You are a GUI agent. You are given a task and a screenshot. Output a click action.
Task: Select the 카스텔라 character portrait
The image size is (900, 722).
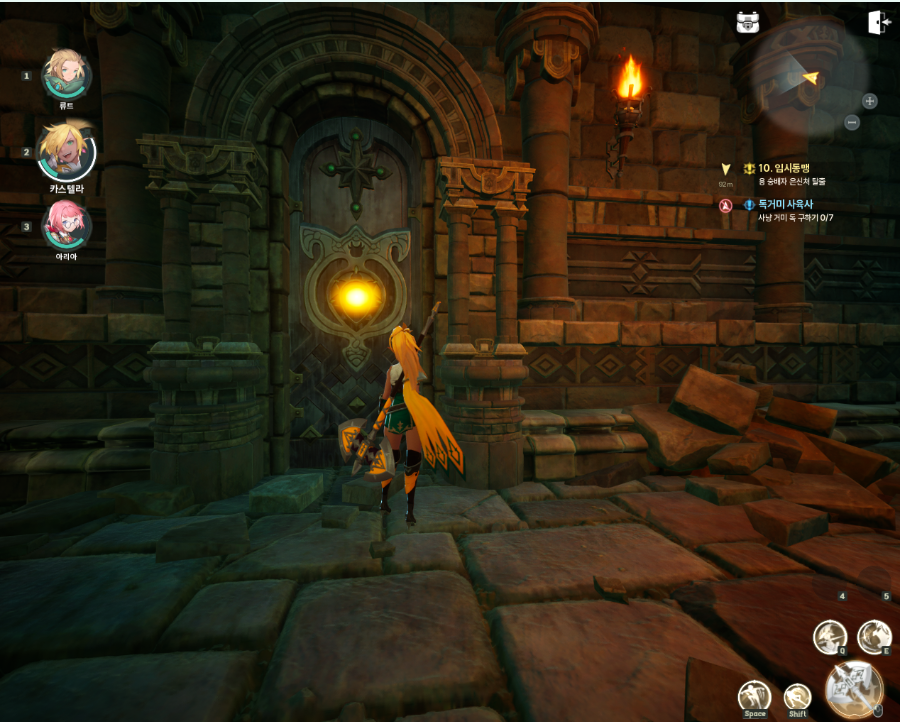coord(66,152)
